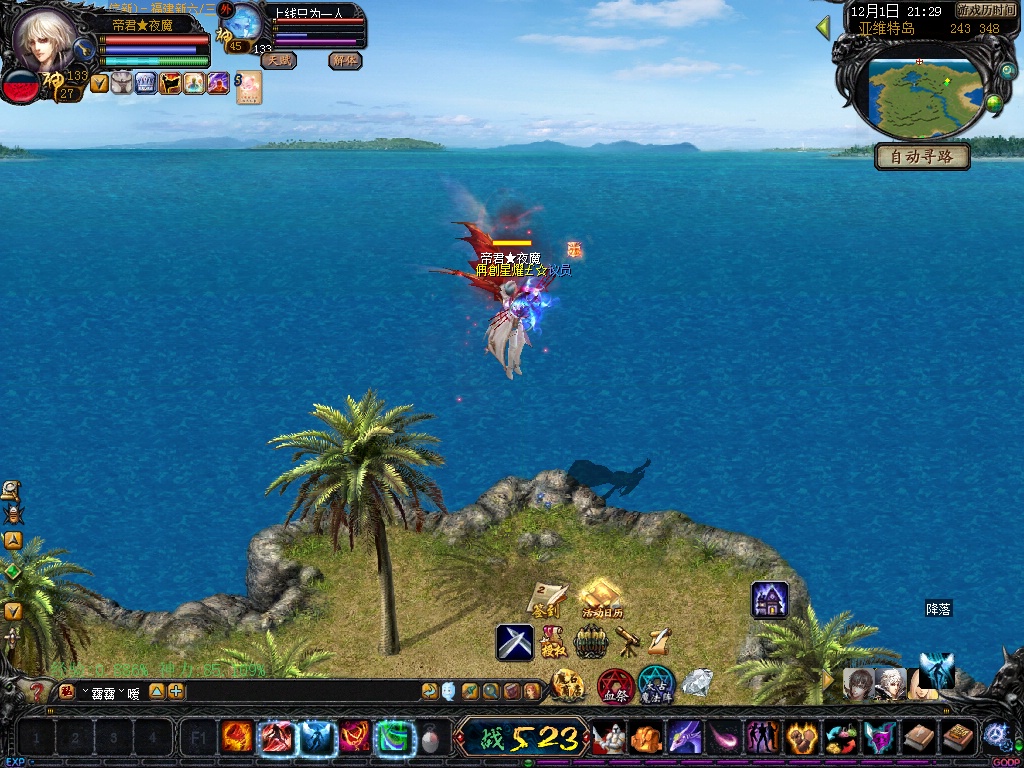Click the 自动寻路 auto-pathfinding button
1024x768 pixels.
coord(922,156)
